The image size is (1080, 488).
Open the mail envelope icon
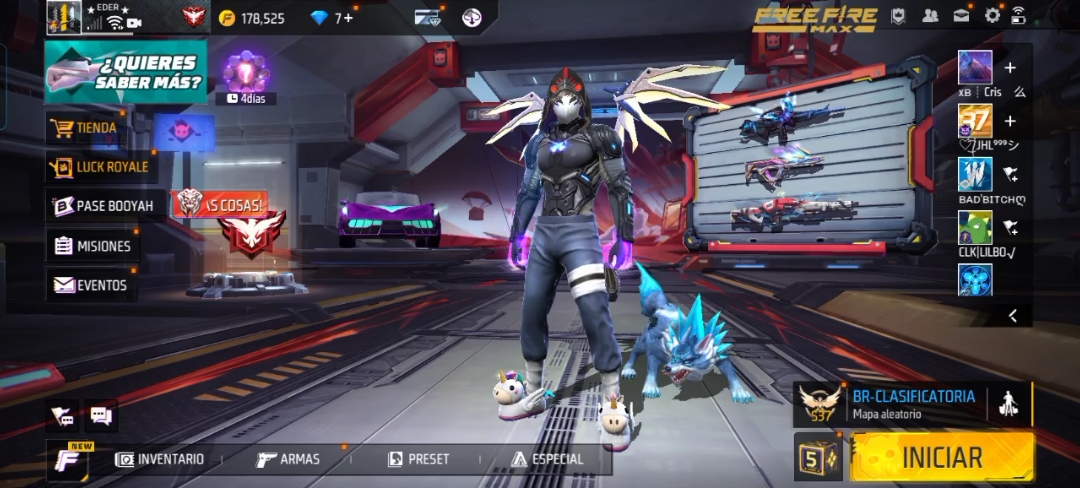click(x=961, y=15)
